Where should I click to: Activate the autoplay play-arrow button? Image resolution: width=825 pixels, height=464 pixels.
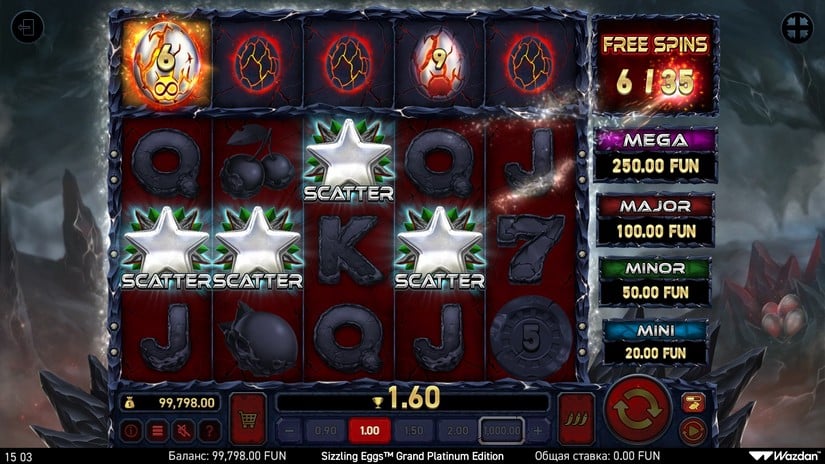(692, 431)
